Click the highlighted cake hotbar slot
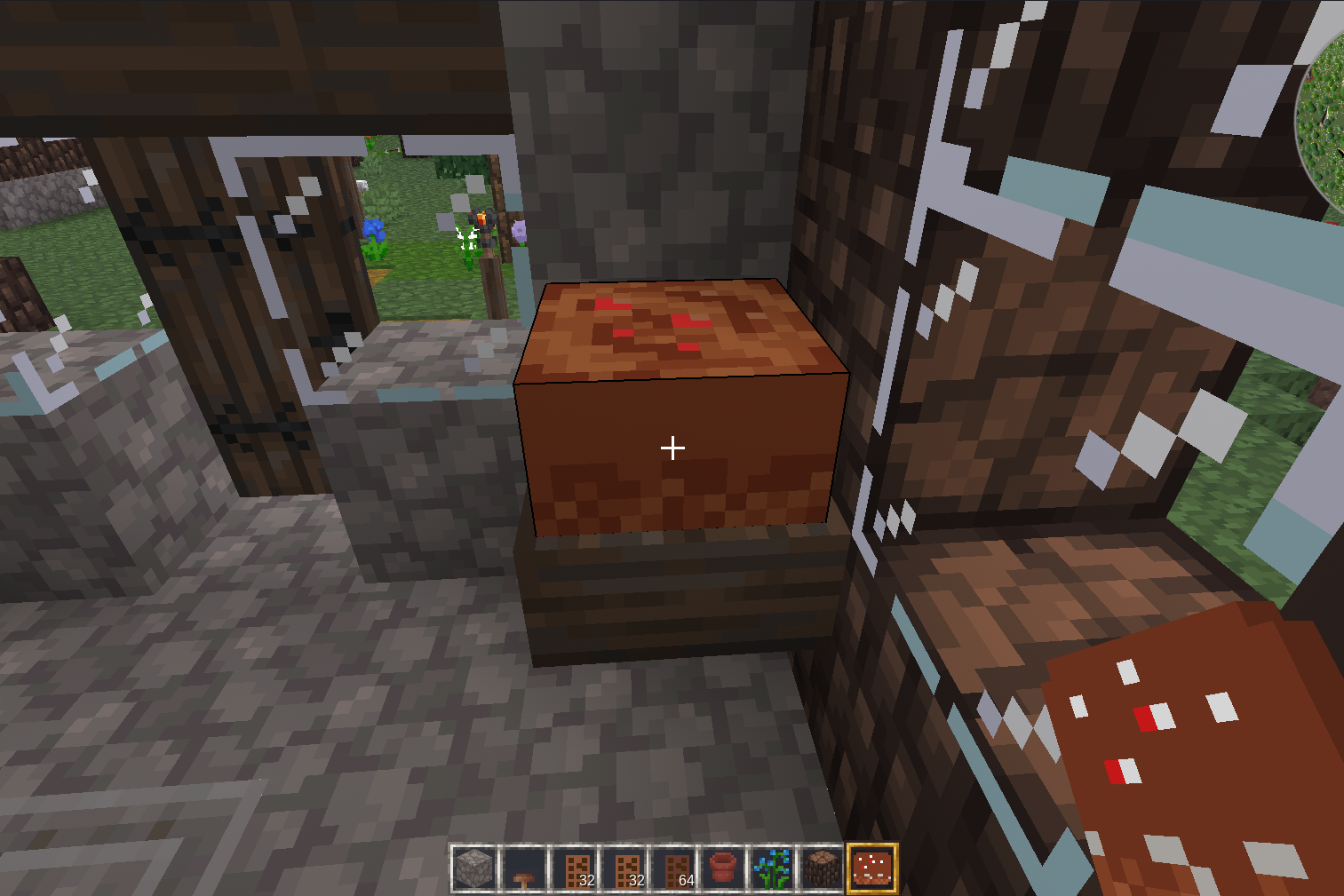 872,868
